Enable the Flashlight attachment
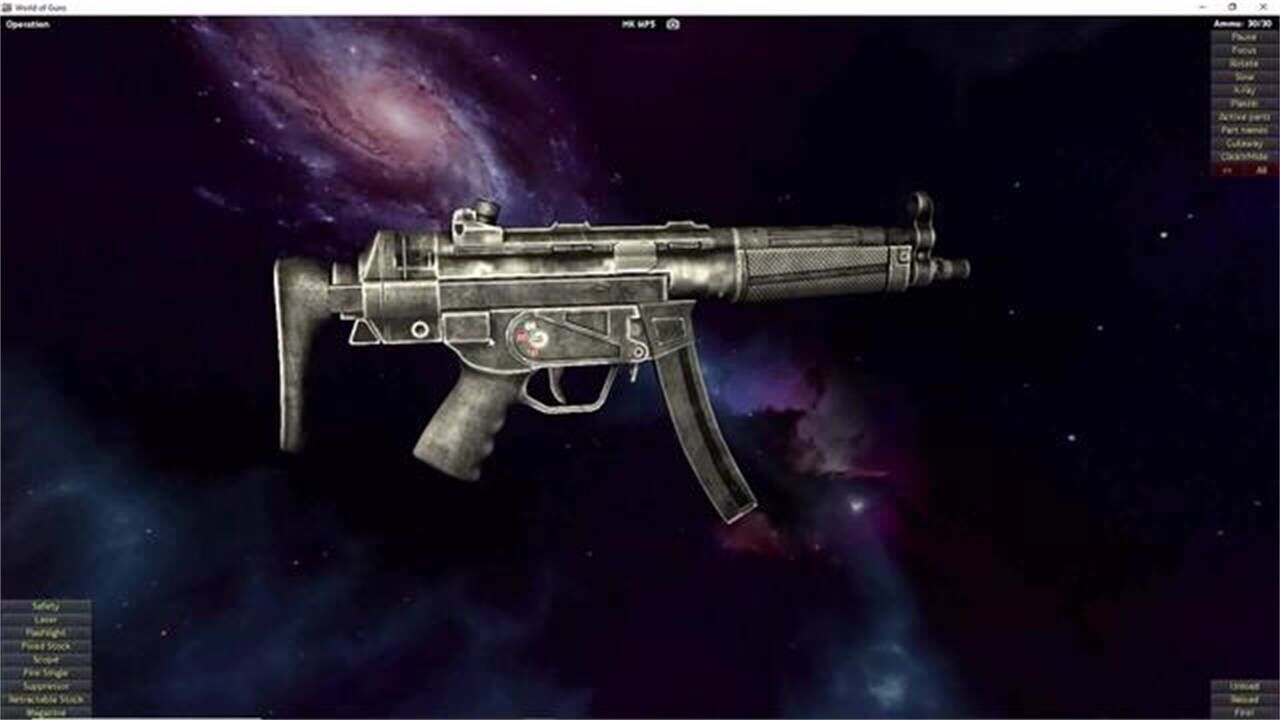Viewport: 1280px width, 720px height. tap(45, 633)
